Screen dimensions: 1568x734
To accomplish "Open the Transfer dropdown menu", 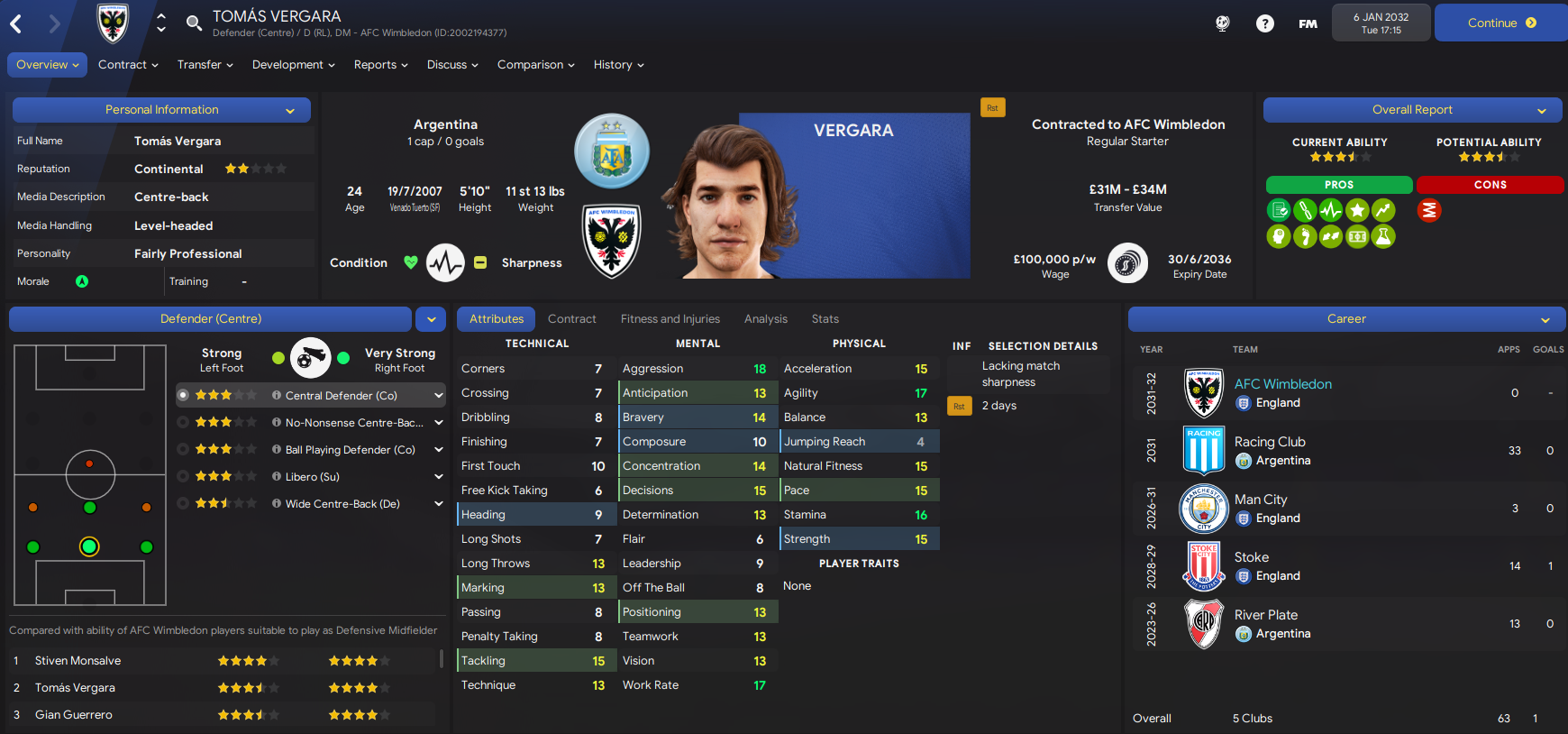I will click(205, 65).
